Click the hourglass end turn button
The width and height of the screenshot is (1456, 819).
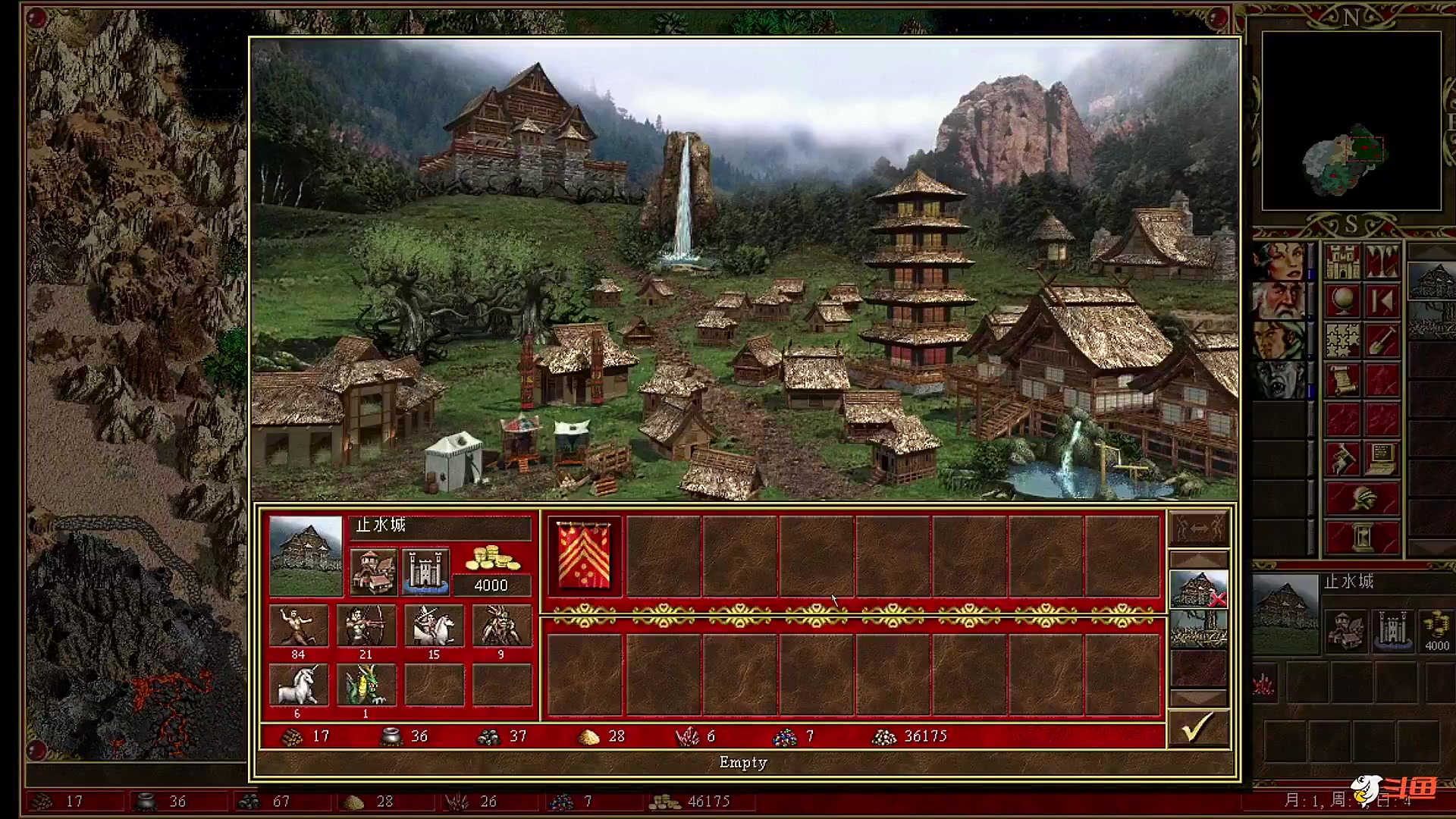pos(1362,538)
